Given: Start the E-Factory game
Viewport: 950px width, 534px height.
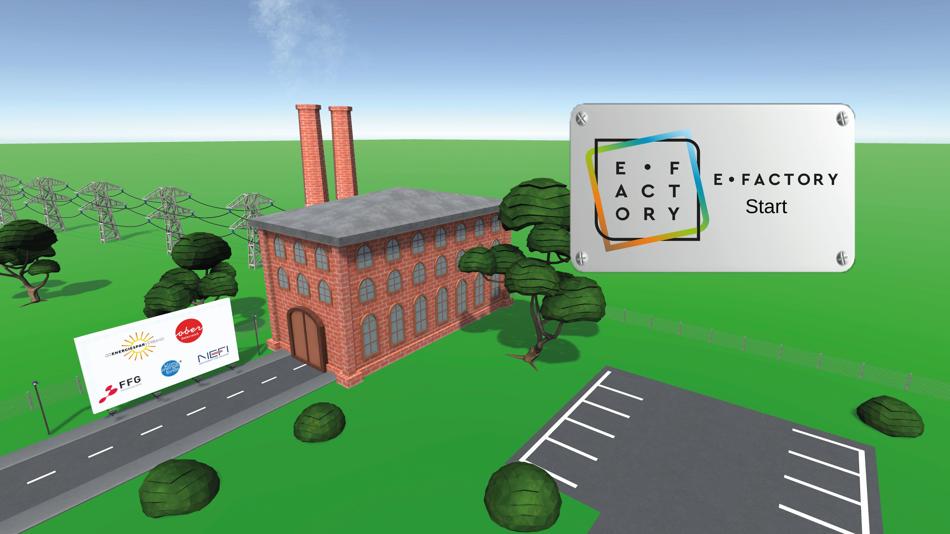Looking at the screenshot, I should (x=766, y=207).
